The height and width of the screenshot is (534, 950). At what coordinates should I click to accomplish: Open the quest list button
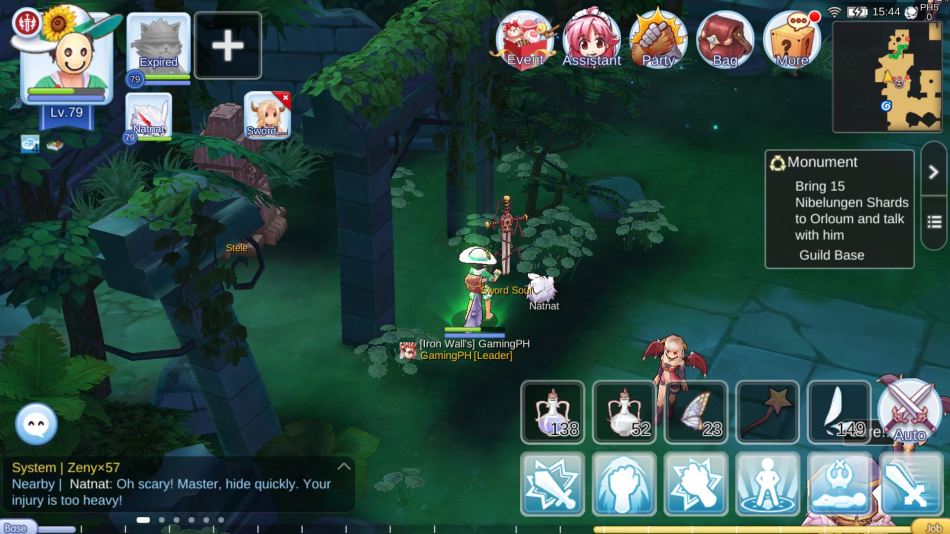click(x=934, y=222)
